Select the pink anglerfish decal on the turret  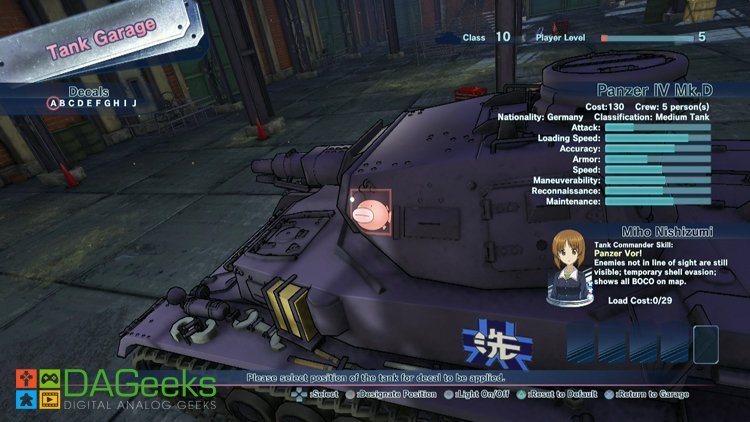coord(368,212)
